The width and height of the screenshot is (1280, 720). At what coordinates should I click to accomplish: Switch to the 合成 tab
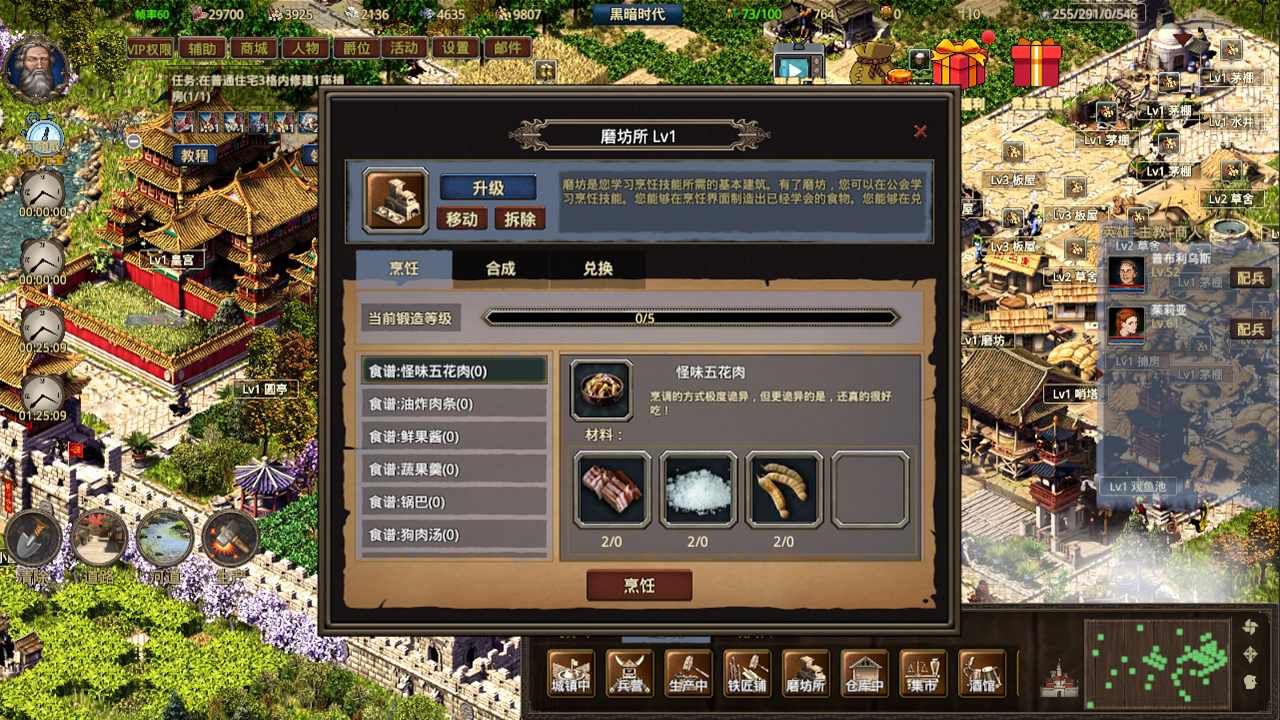pyautogui.click(x=503, y=267)
